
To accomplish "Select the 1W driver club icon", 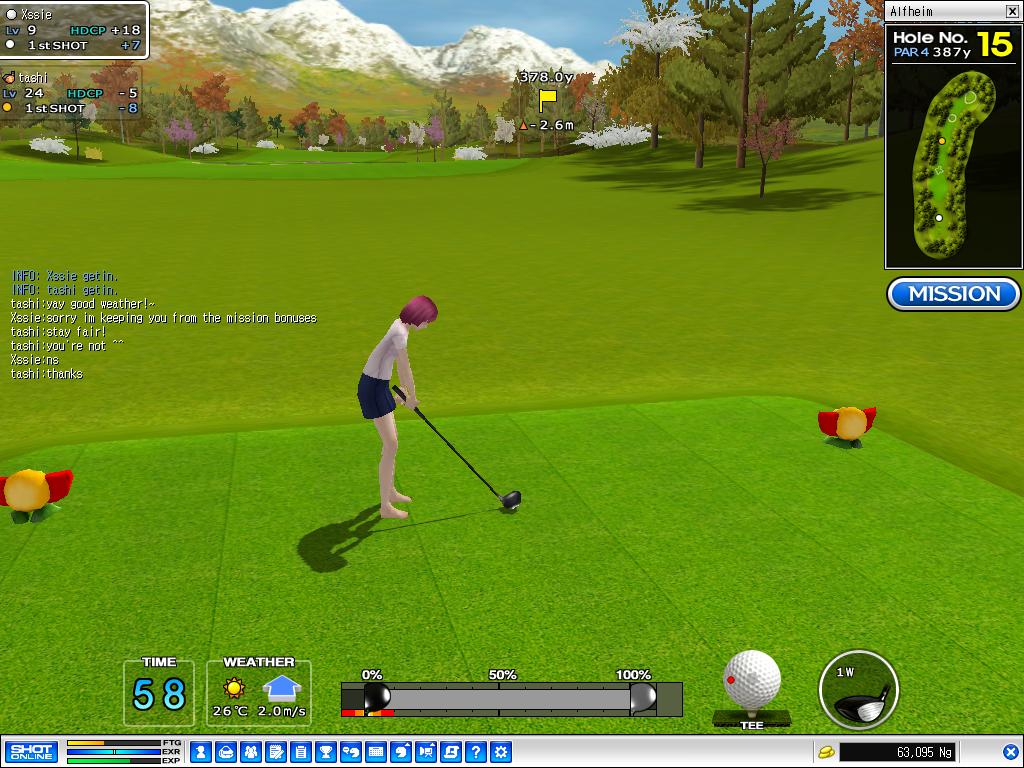I will (858, 690).
